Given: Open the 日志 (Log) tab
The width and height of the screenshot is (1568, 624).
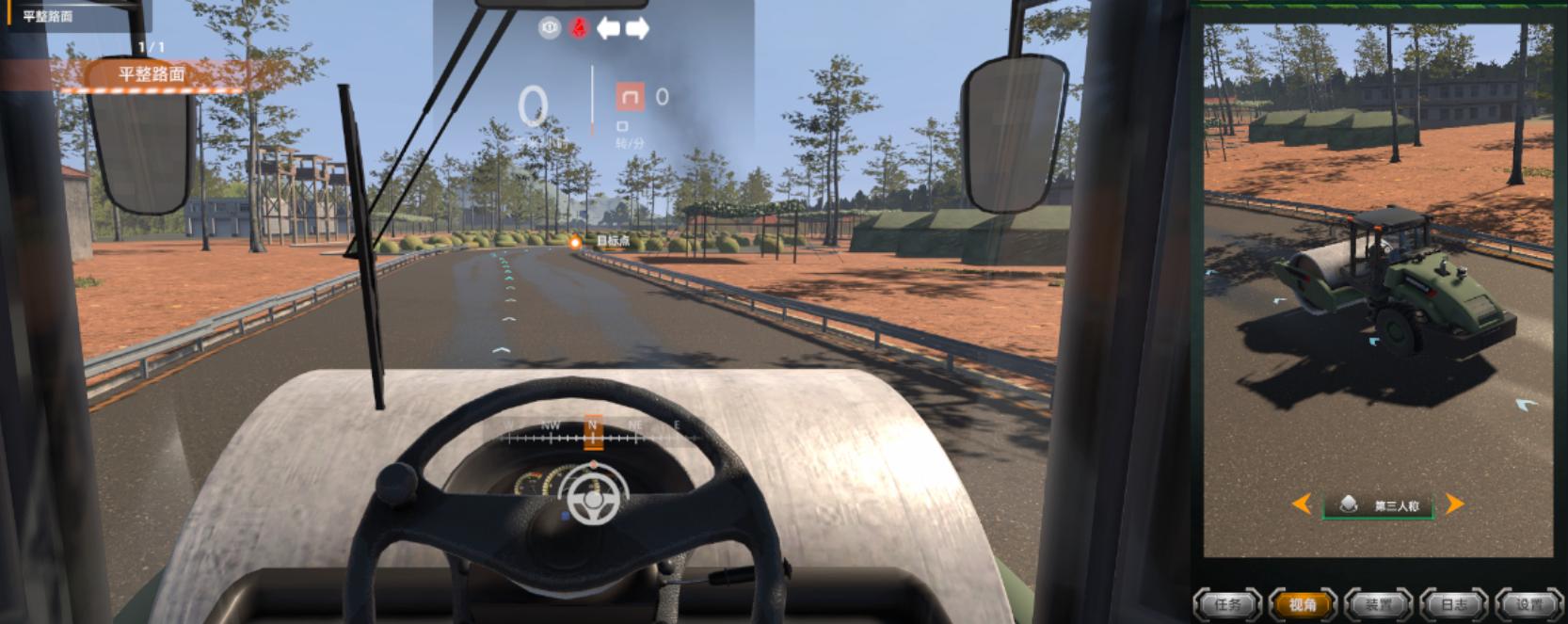Looking at the screenshot, I should point(1454,604).
